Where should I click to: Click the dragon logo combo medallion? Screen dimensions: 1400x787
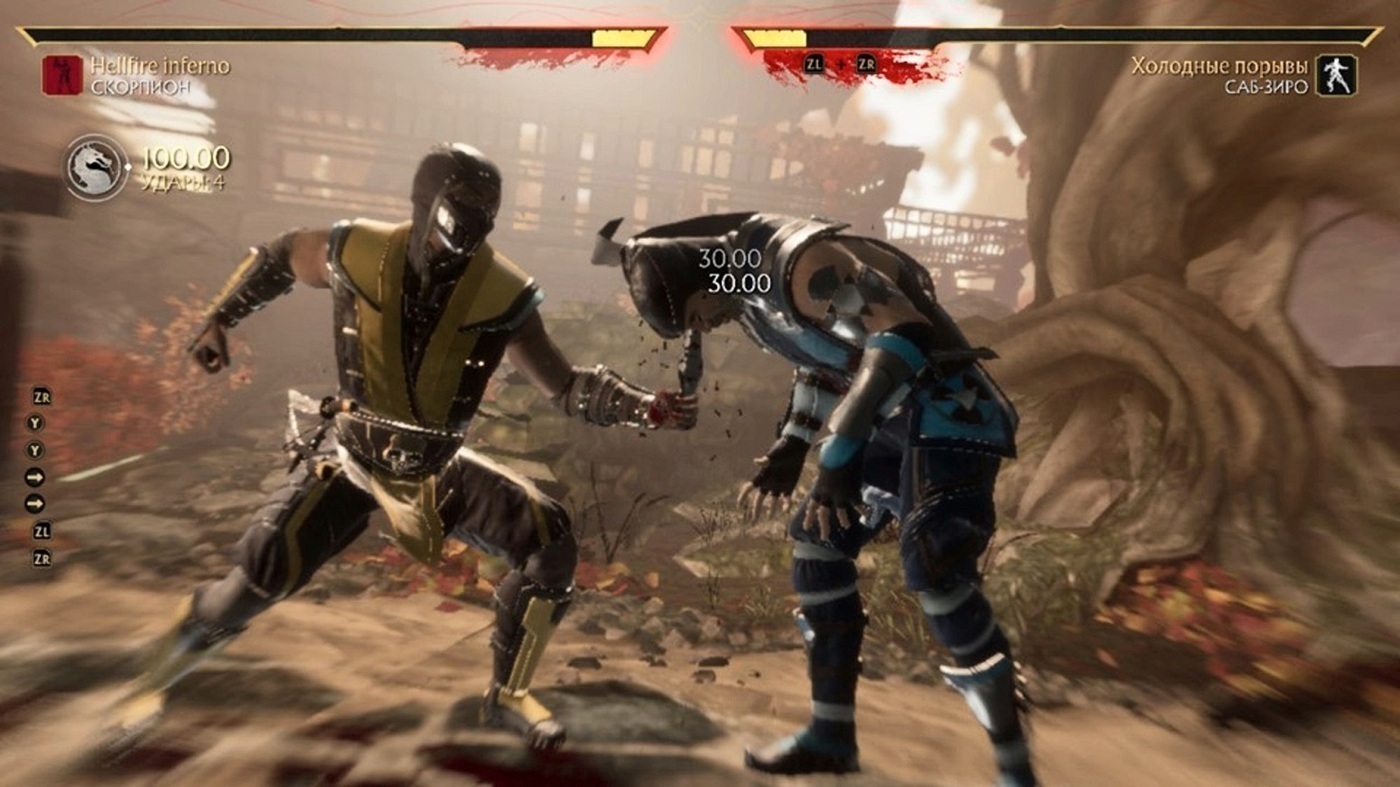(97, 167)
